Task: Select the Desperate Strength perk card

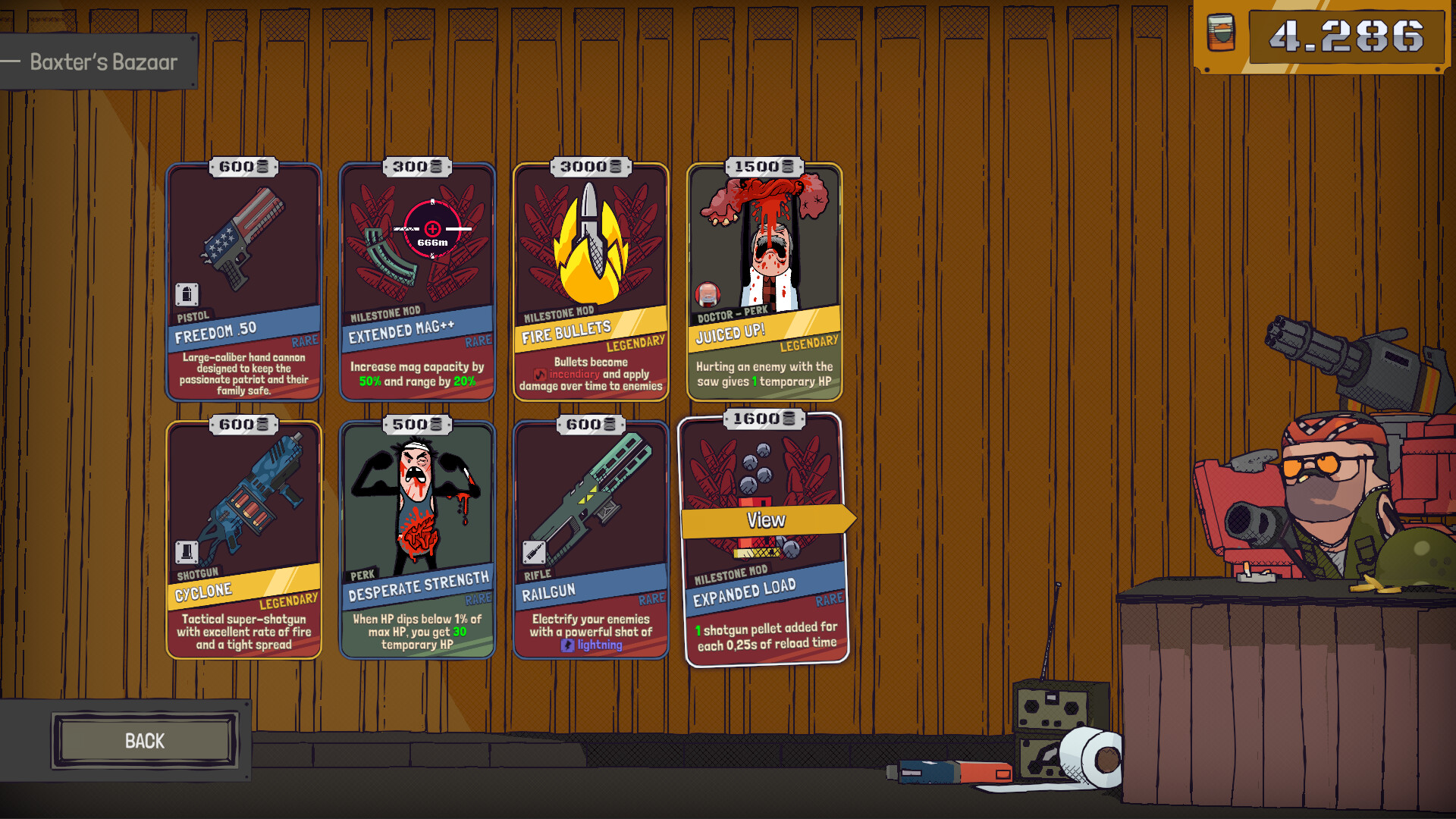Action: 417,540
